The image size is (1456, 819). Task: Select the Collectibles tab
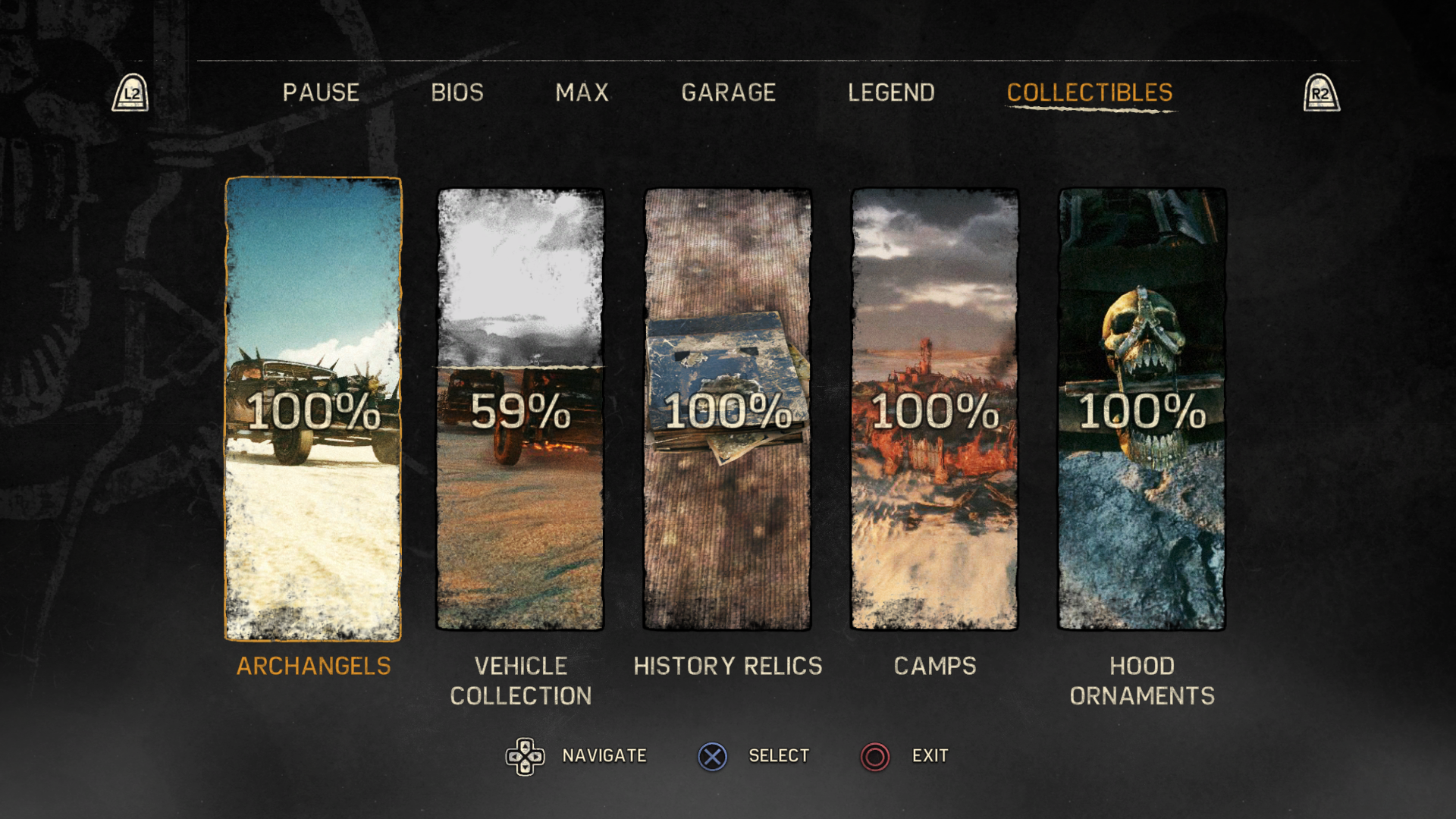point(1089,93)
